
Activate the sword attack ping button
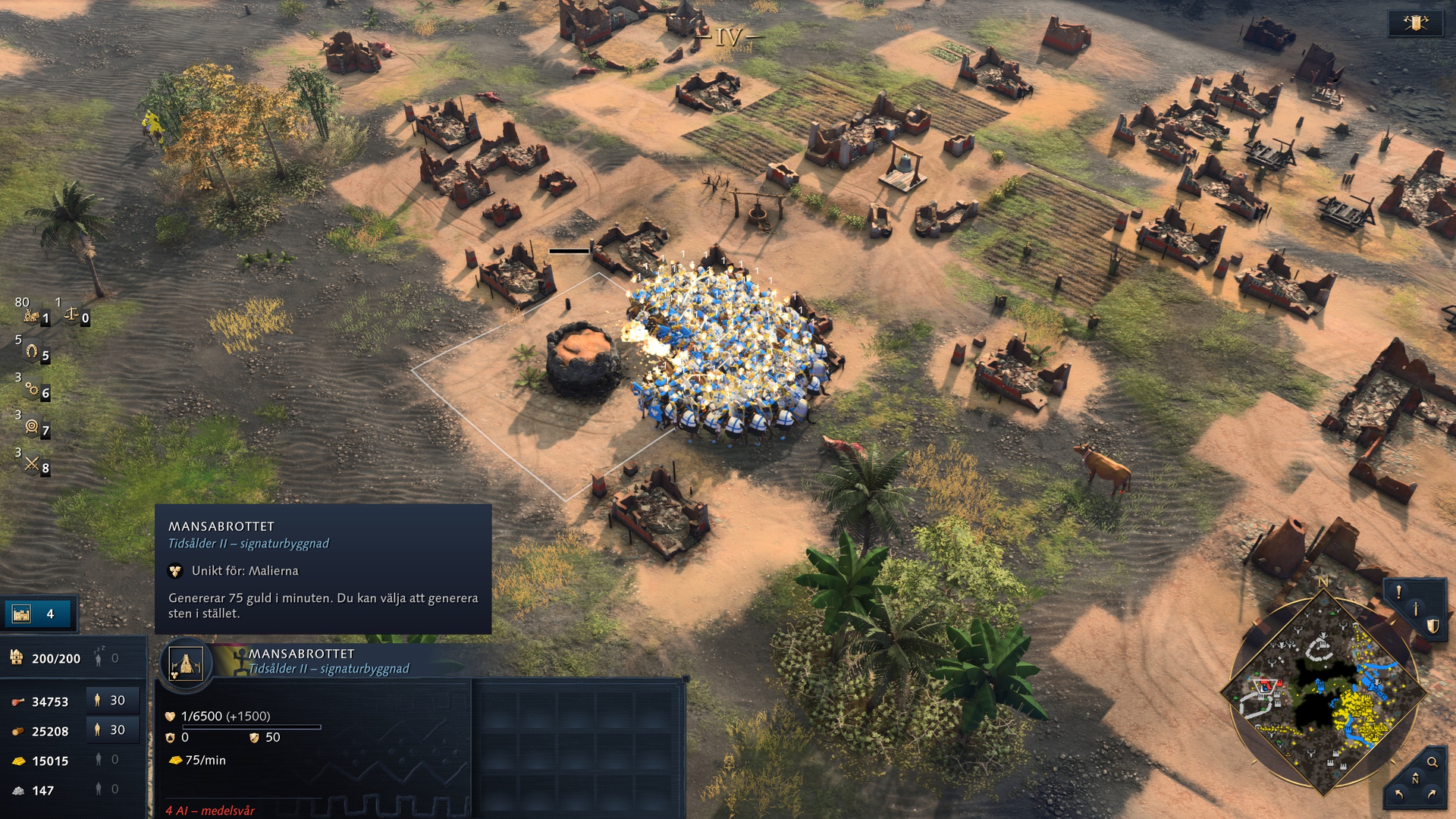(1415, 609)
